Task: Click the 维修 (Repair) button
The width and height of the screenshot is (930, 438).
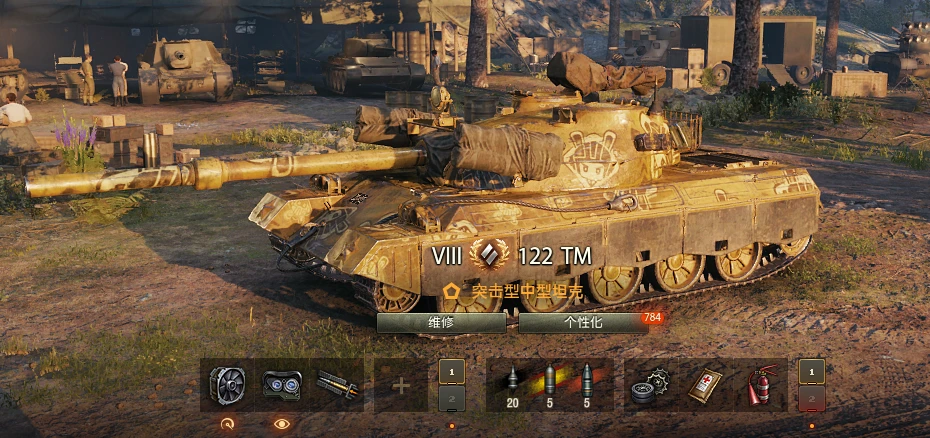Action: pyautogui.click(x=441, y=322)
